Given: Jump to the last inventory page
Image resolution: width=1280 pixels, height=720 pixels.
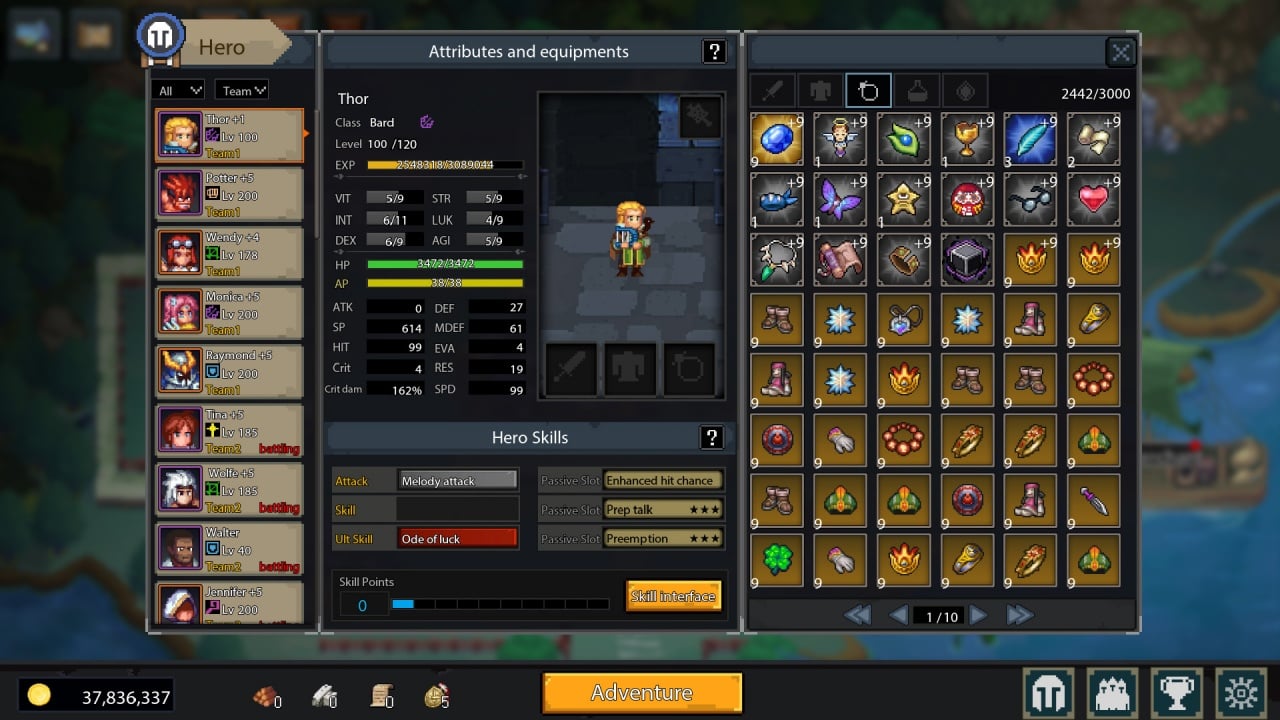Looking at the screenshot, I should (1019, 616).
